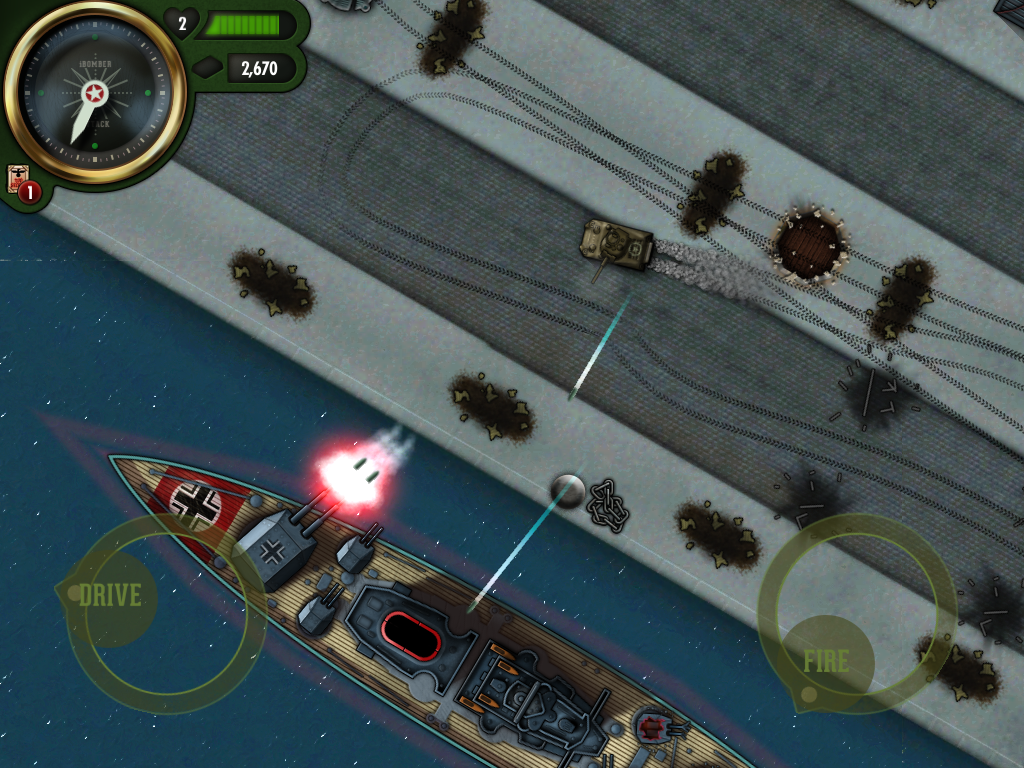The image size is (1024, 768).
Task: Select the secret document icon with red badge
Action: pos(20,180)
